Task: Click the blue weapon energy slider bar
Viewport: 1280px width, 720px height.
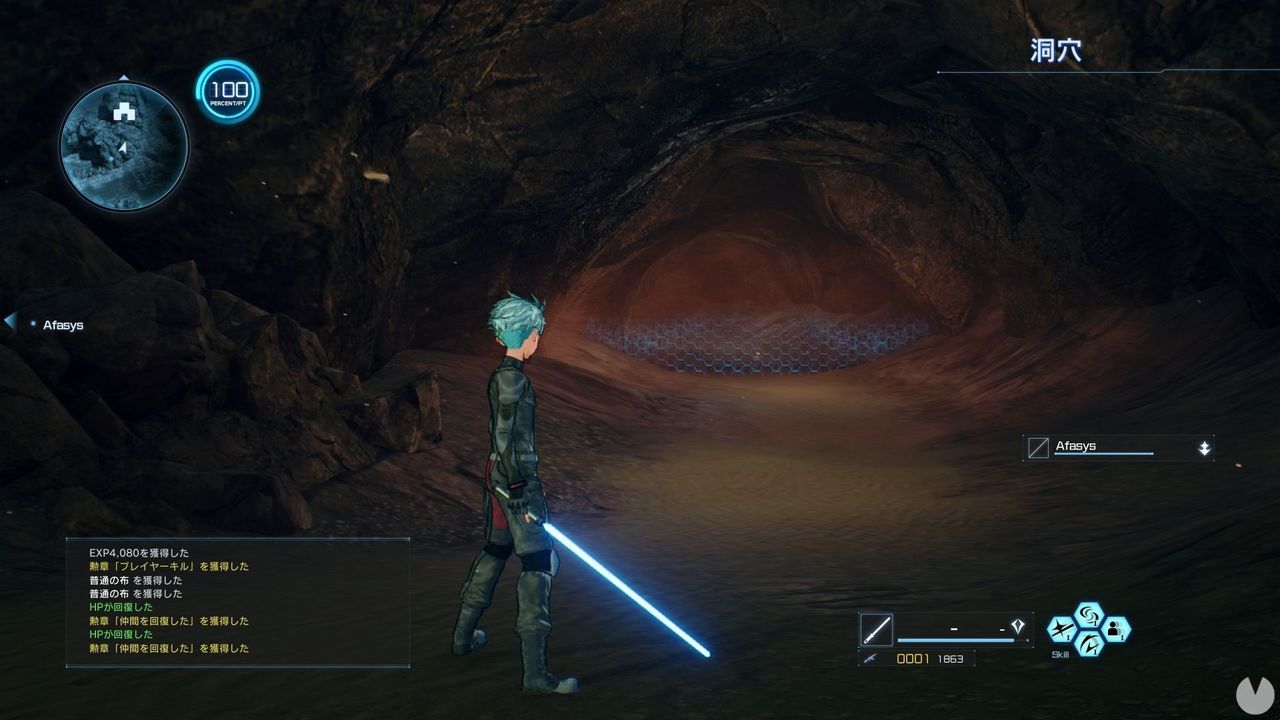Action: 955,639
